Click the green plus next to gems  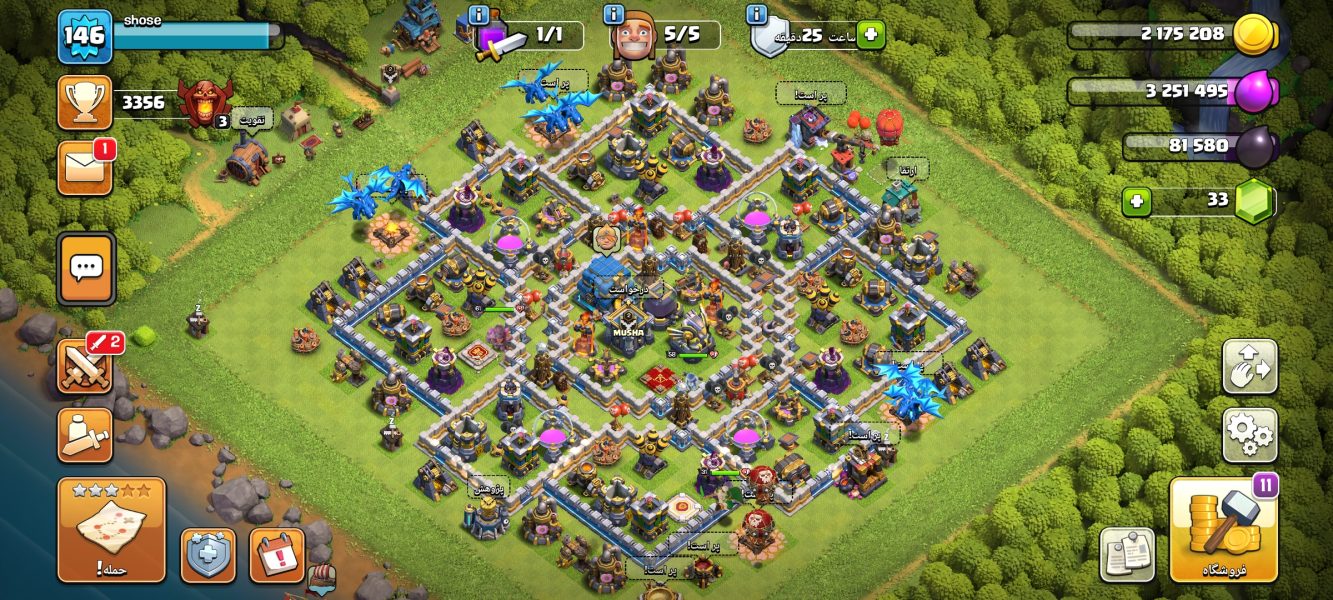(1136, 201)
